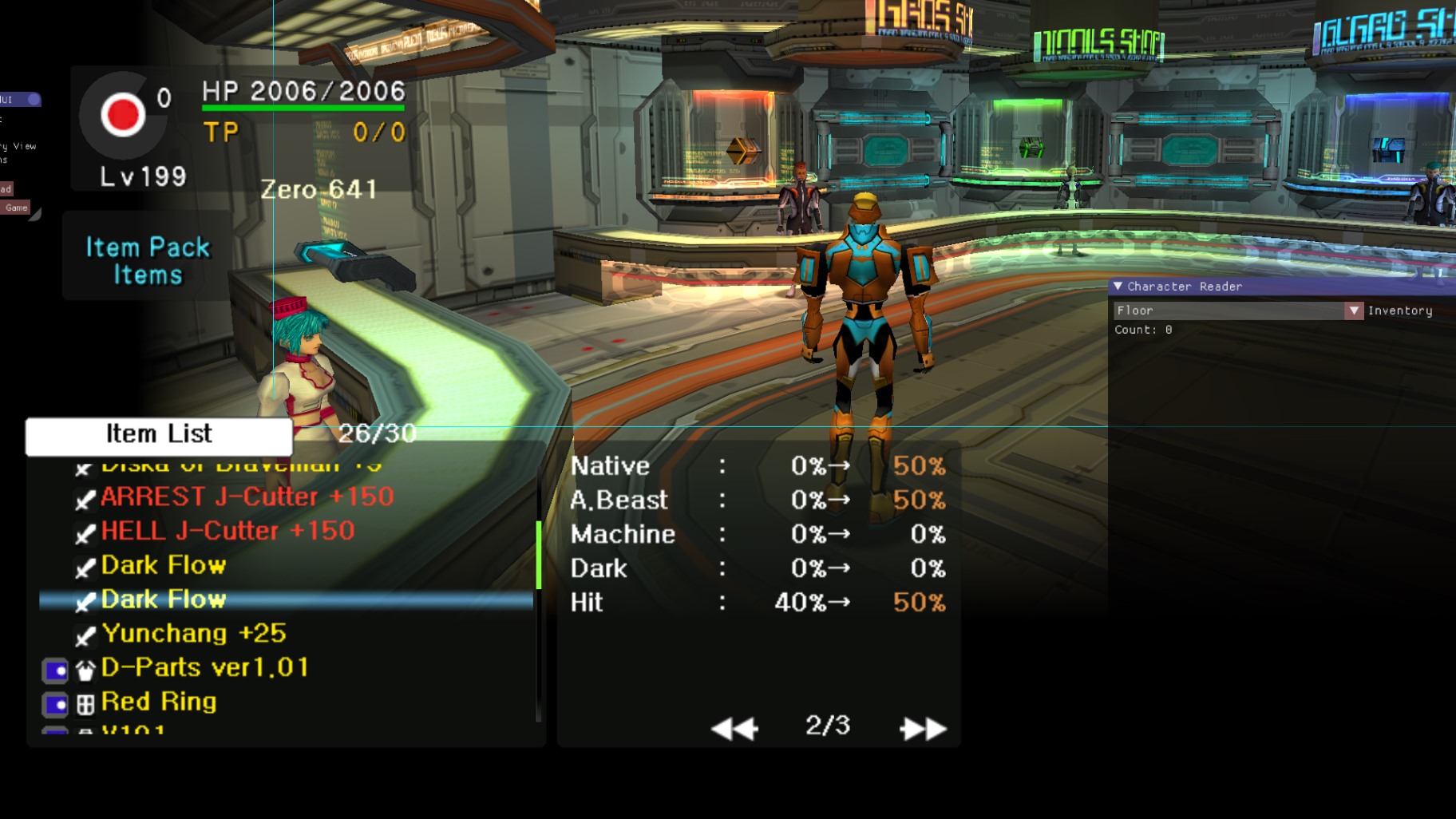The height and width of the screenshot is (819, 1456).
Task: Collapse the Character Reader panel
Action: coord(1118,286)
